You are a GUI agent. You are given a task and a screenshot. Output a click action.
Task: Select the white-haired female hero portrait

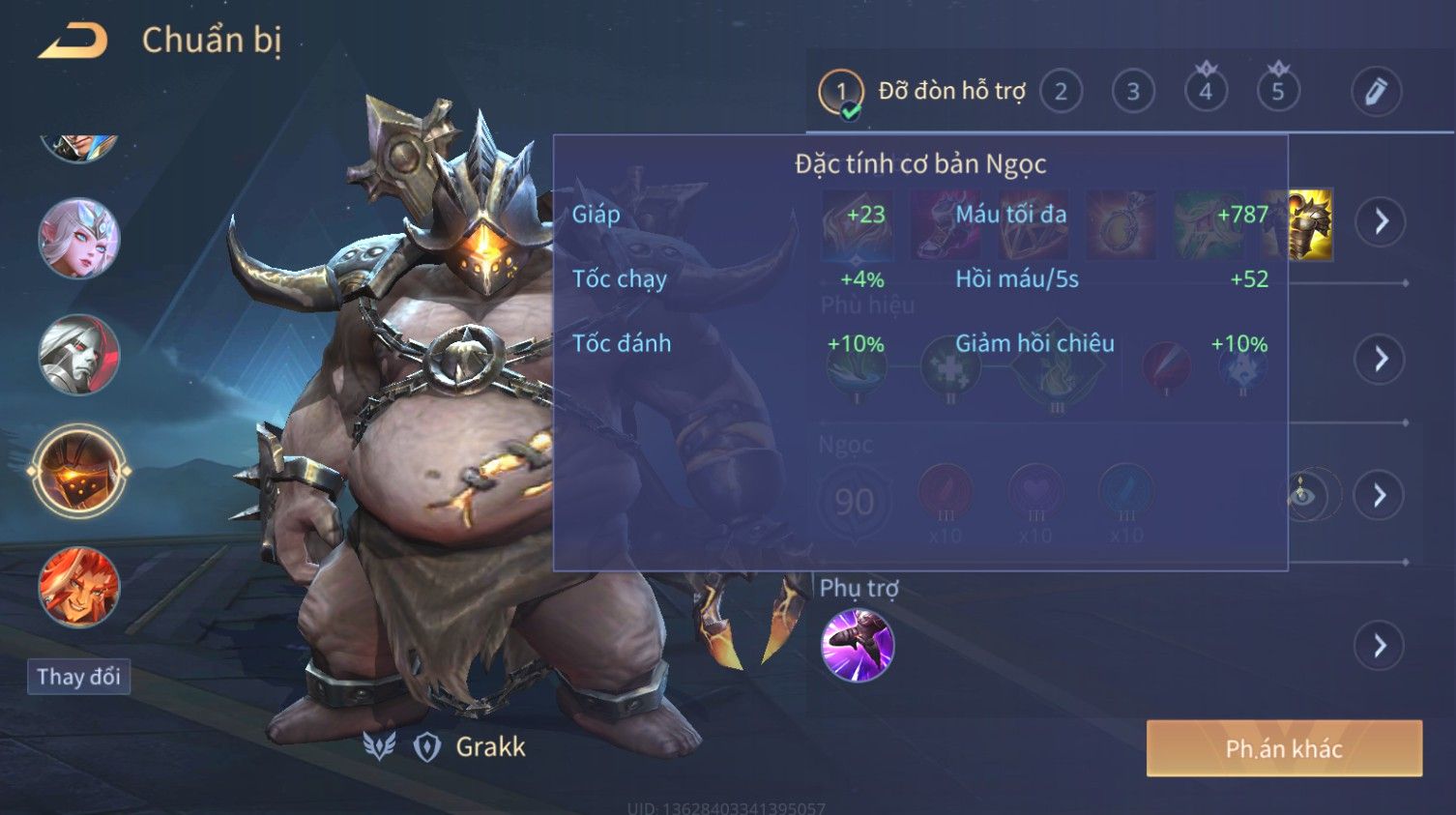[x=78, y=238]
